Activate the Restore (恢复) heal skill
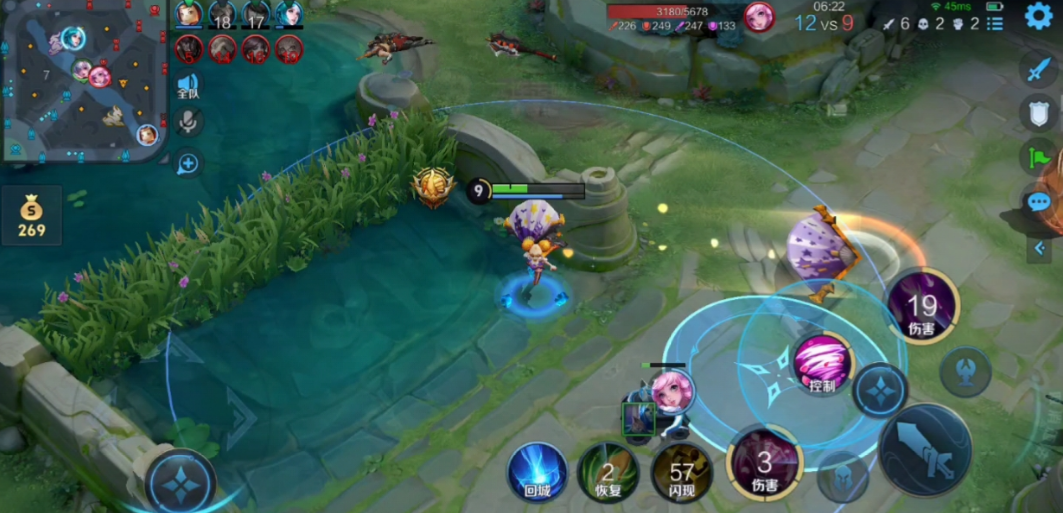 tap(607, 471)
